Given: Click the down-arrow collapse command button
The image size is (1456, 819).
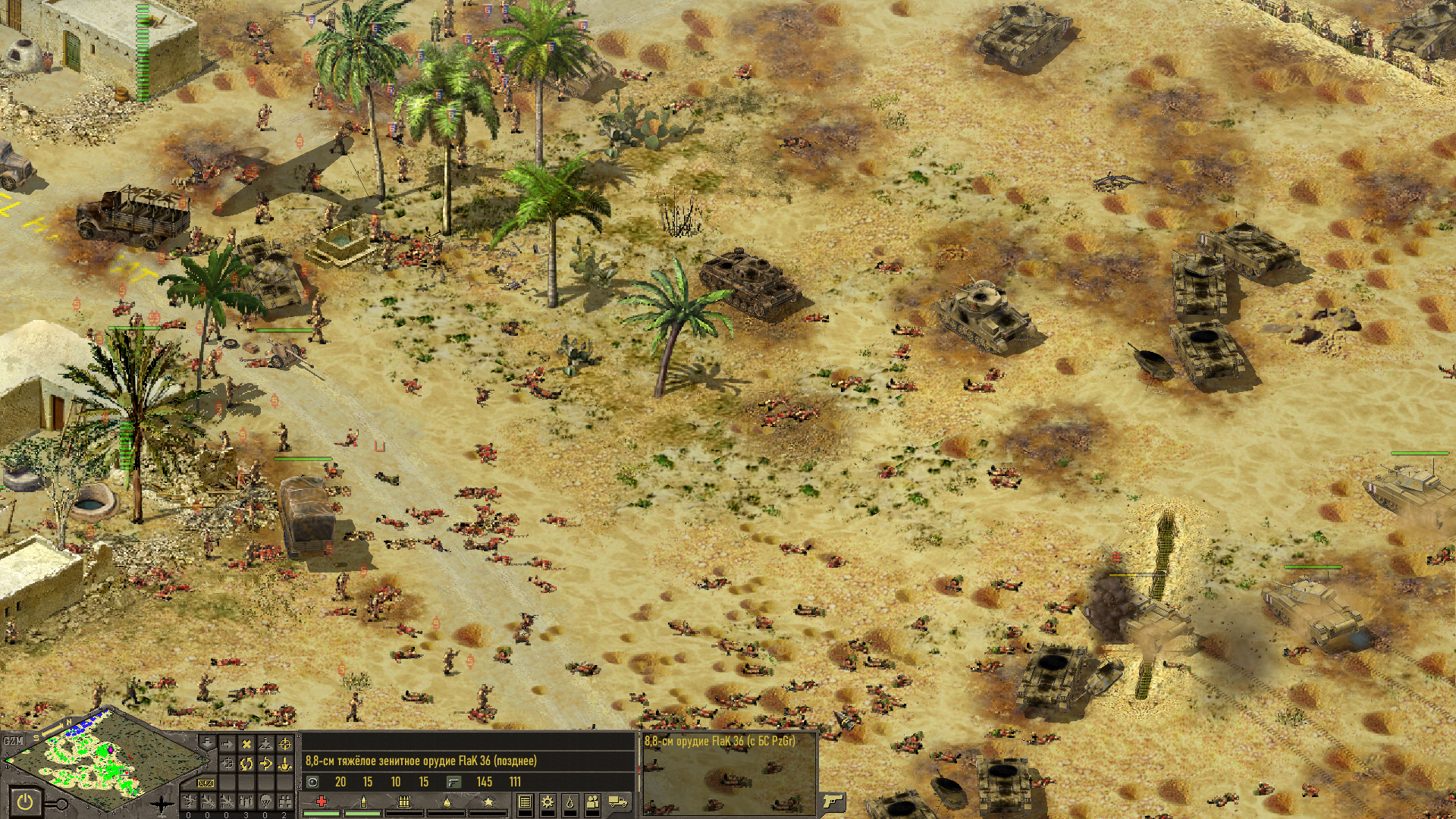Looking at the screenshot, I should (x=206, y=743).
